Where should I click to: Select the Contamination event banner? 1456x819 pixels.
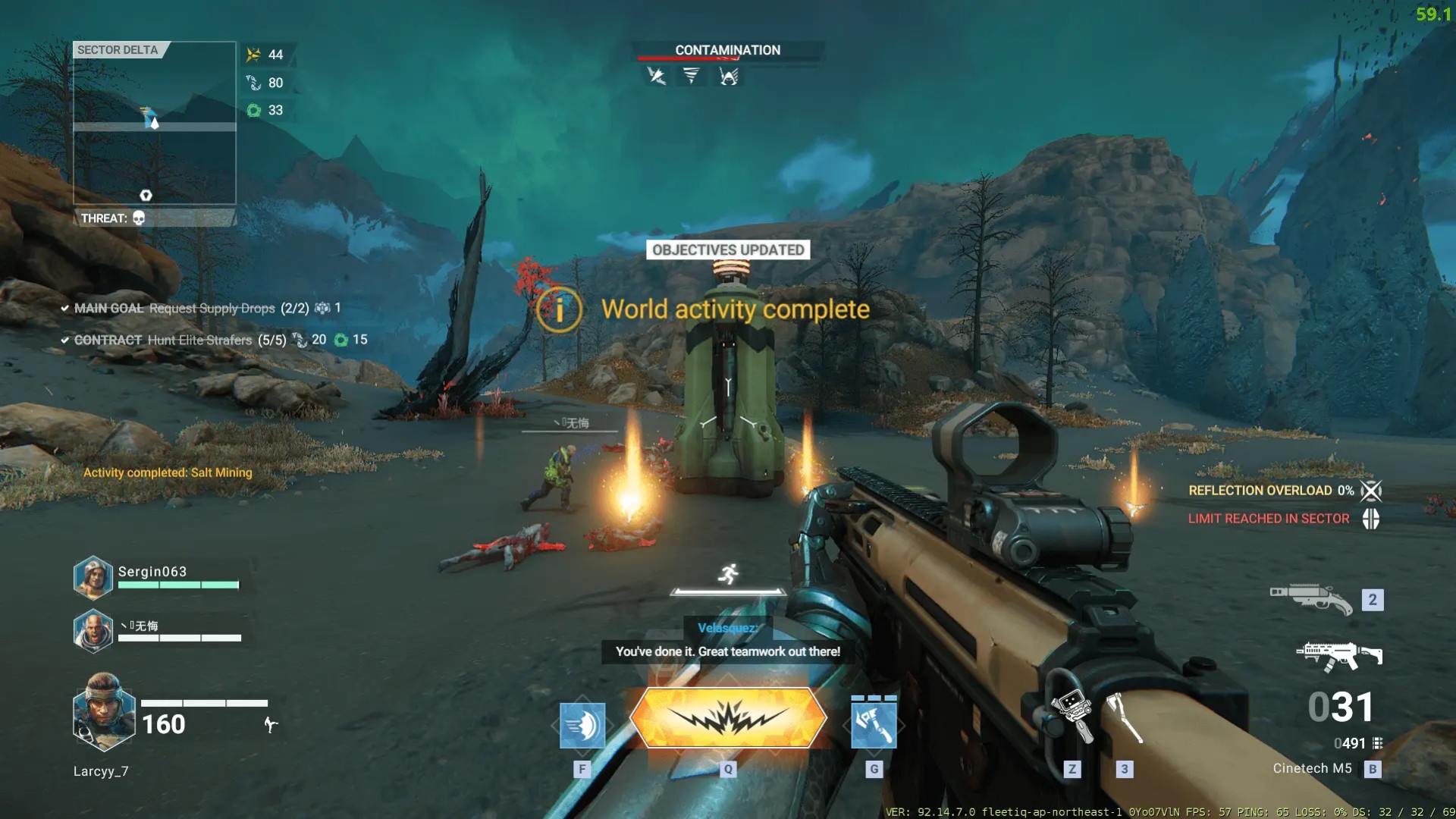tap(727, 50)
